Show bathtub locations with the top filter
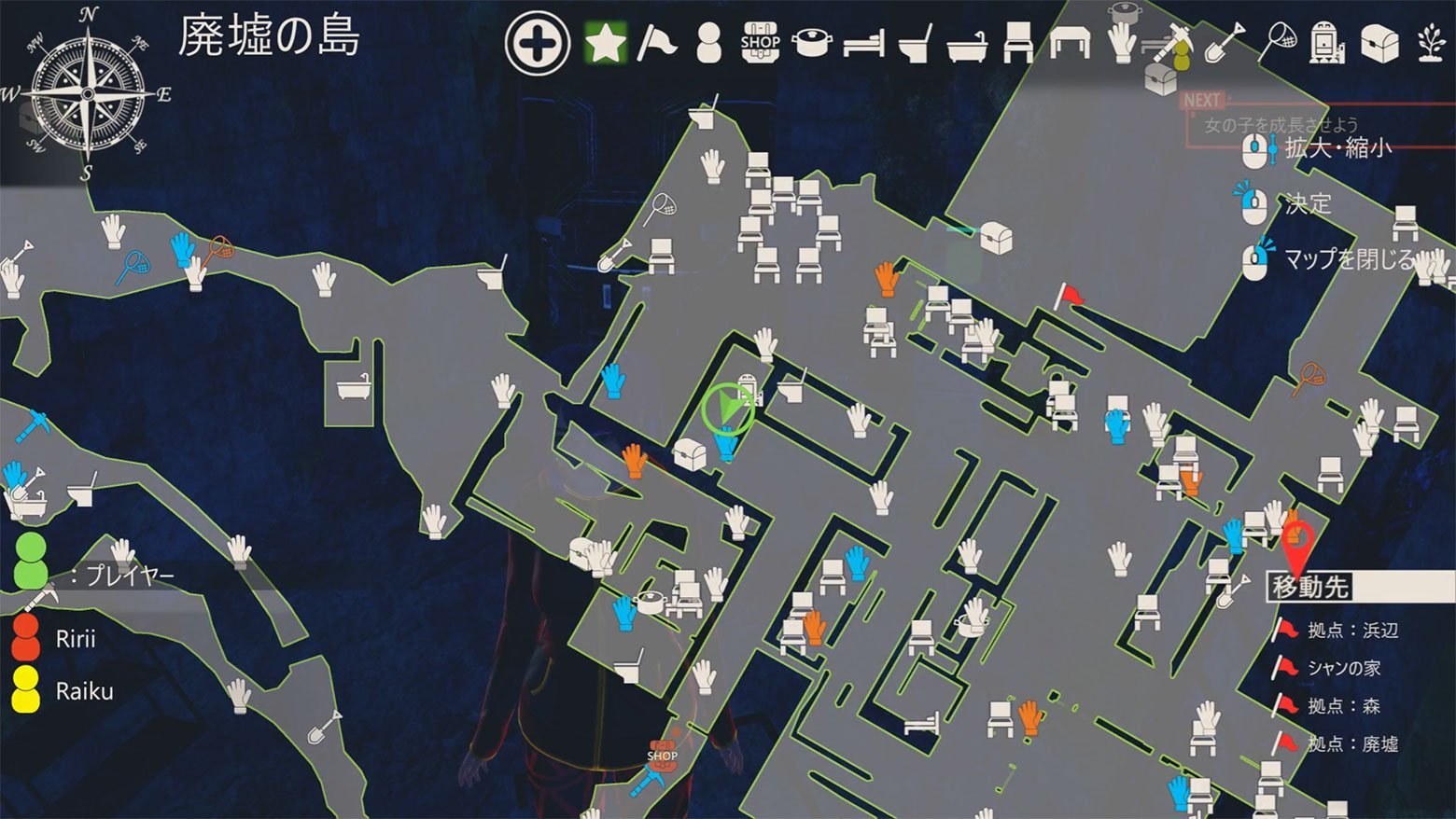 click(966, 44)
